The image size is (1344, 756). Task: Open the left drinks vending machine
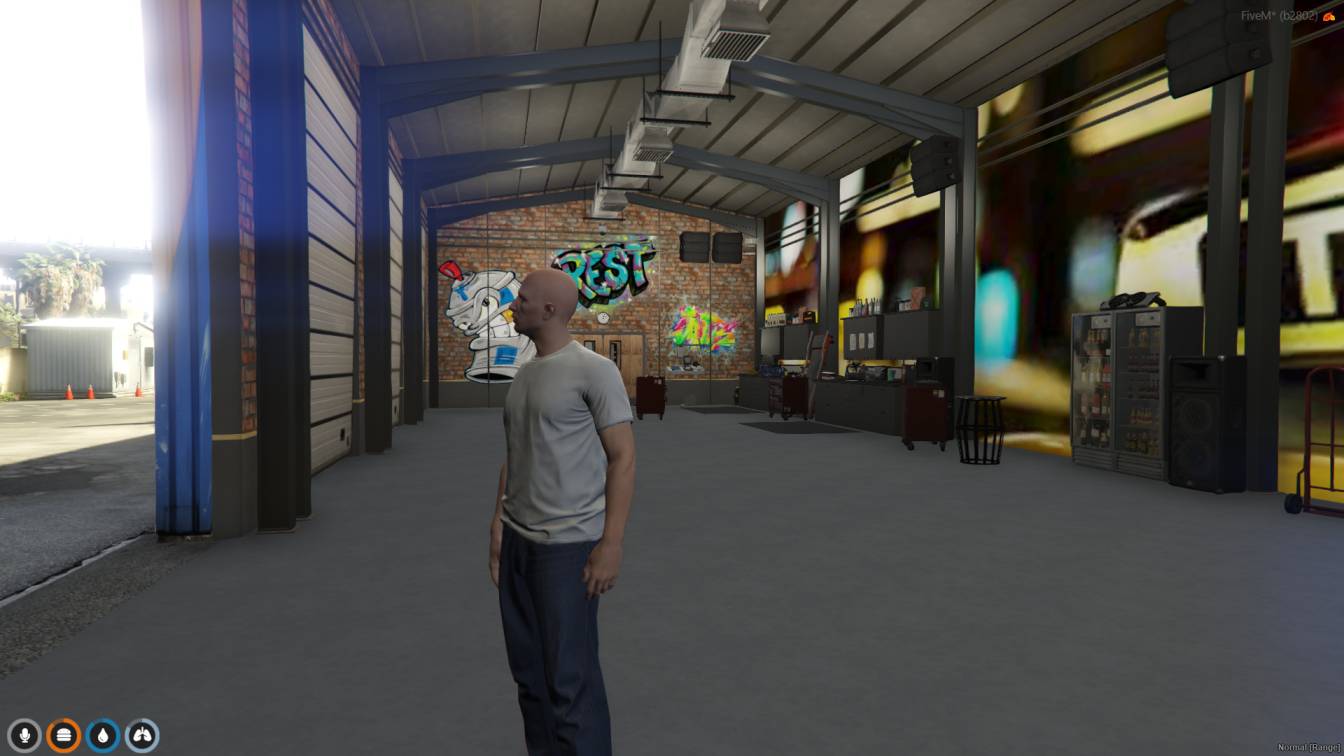coord(1093,390)
